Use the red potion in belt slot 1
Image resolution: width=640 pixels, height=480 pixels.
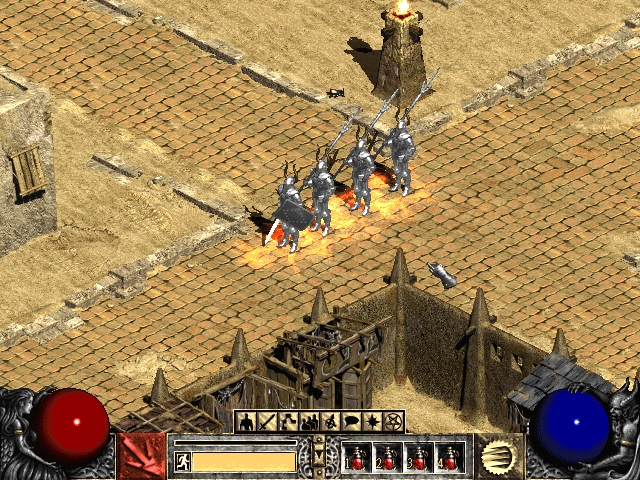[358, 458]
